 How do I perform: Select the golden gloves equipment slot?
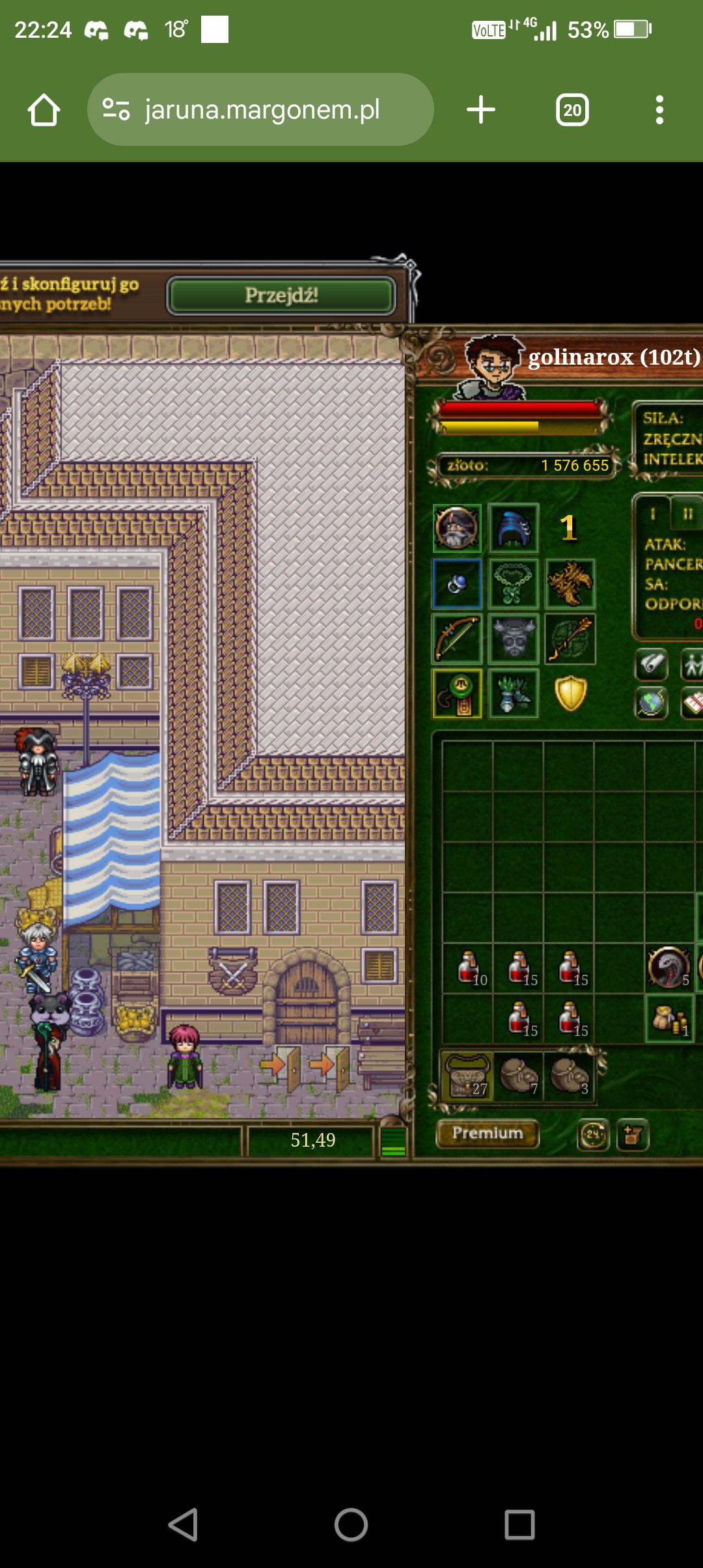click(570, 583)
